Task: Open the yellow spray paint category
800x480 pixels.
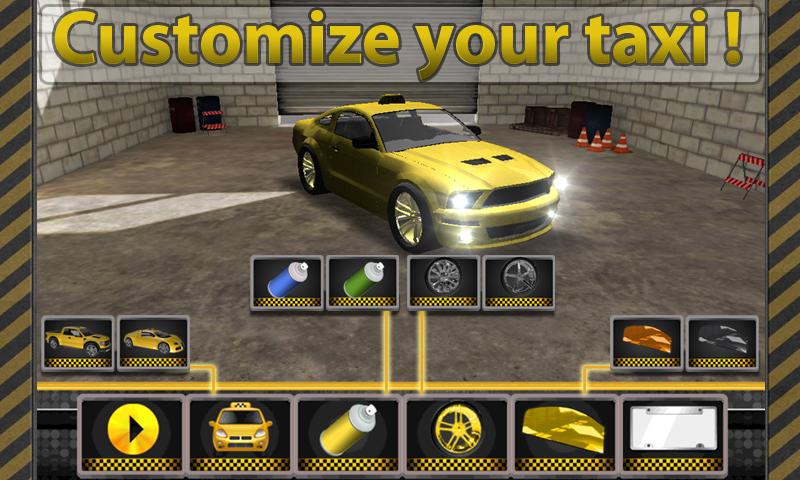Action: tap(348, 432)
